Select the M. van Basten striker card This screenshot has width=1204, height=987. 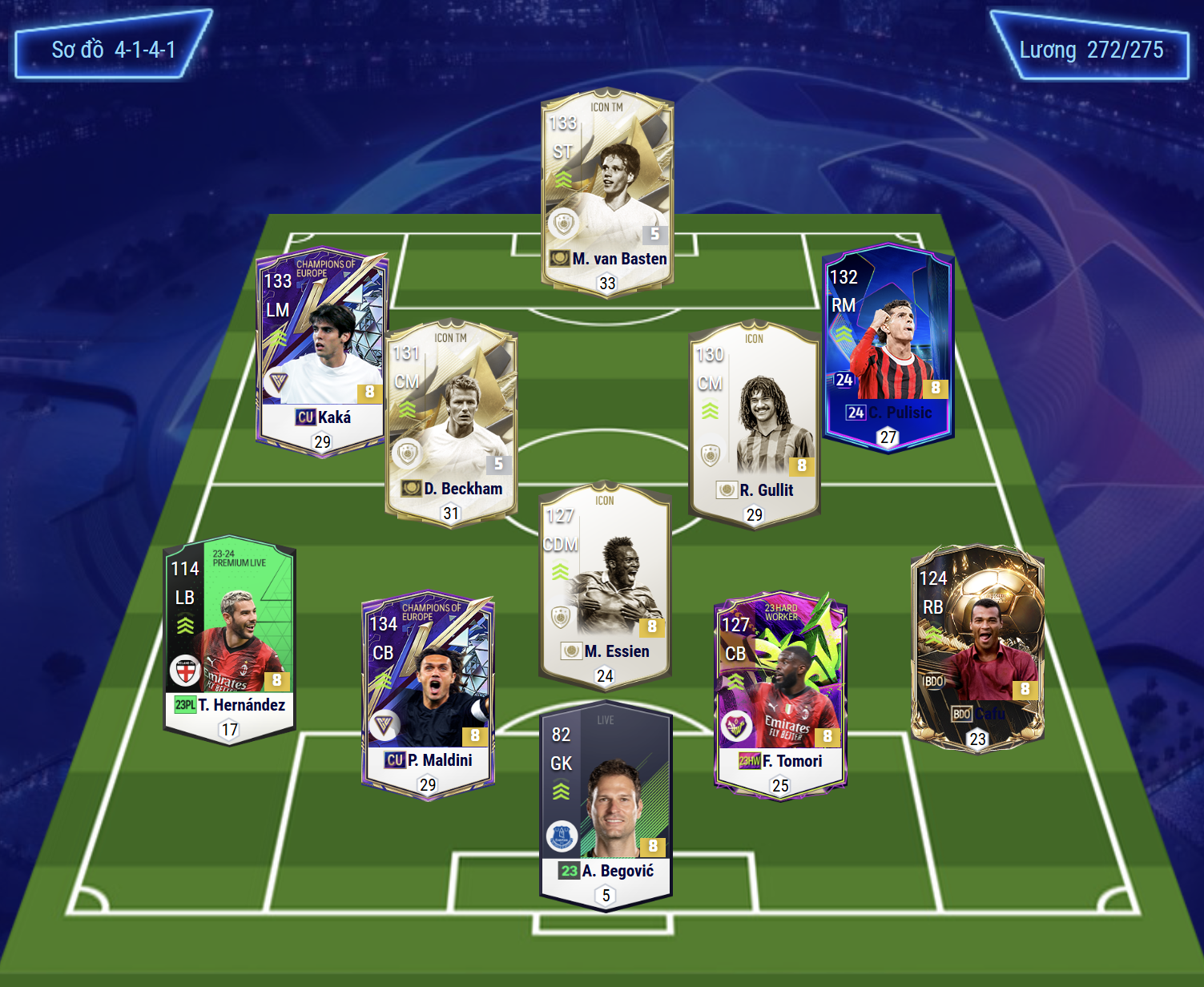tap(607, 192)
